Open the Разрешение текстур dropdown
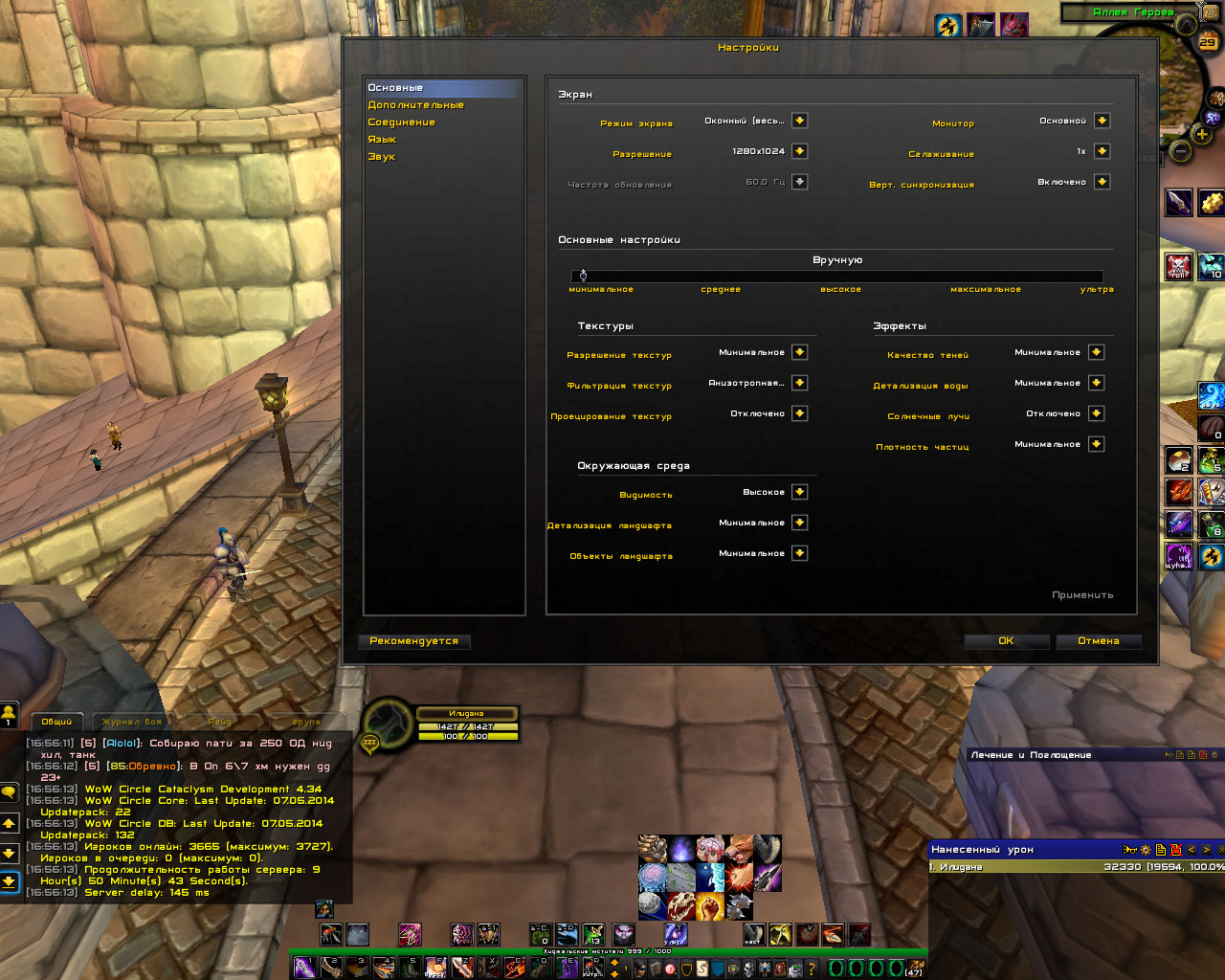1225x980 pixels. pos(799,352)
